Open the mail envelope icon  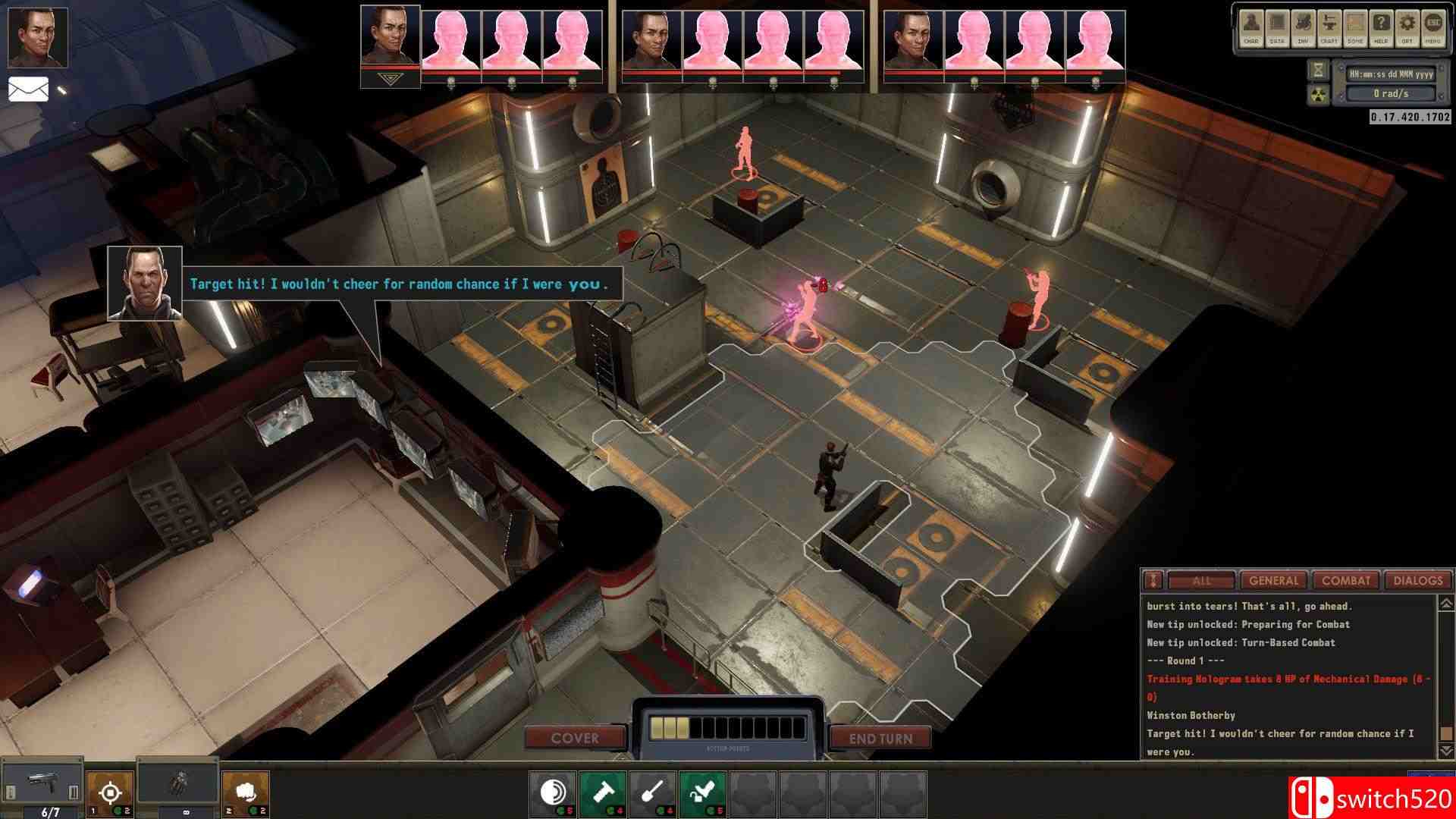(x=28, y=88)
